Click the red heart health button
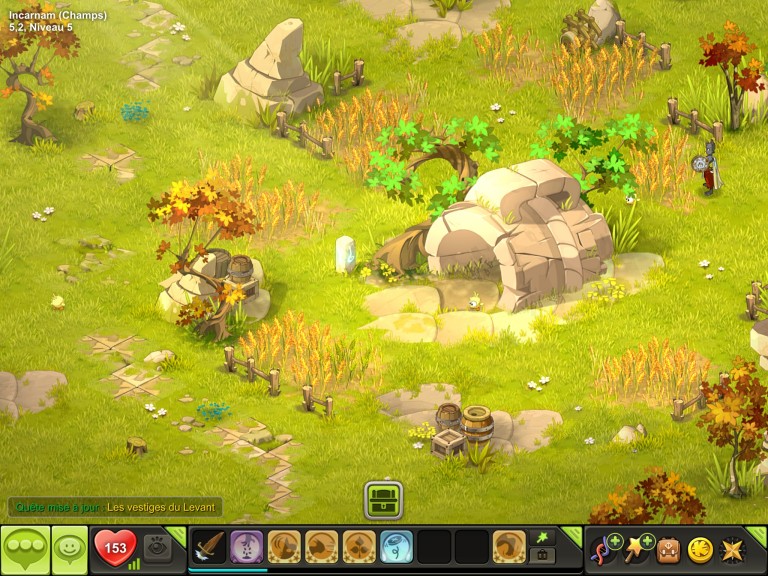768x576 pixels. pyautogui.click(x=114, y=547)
